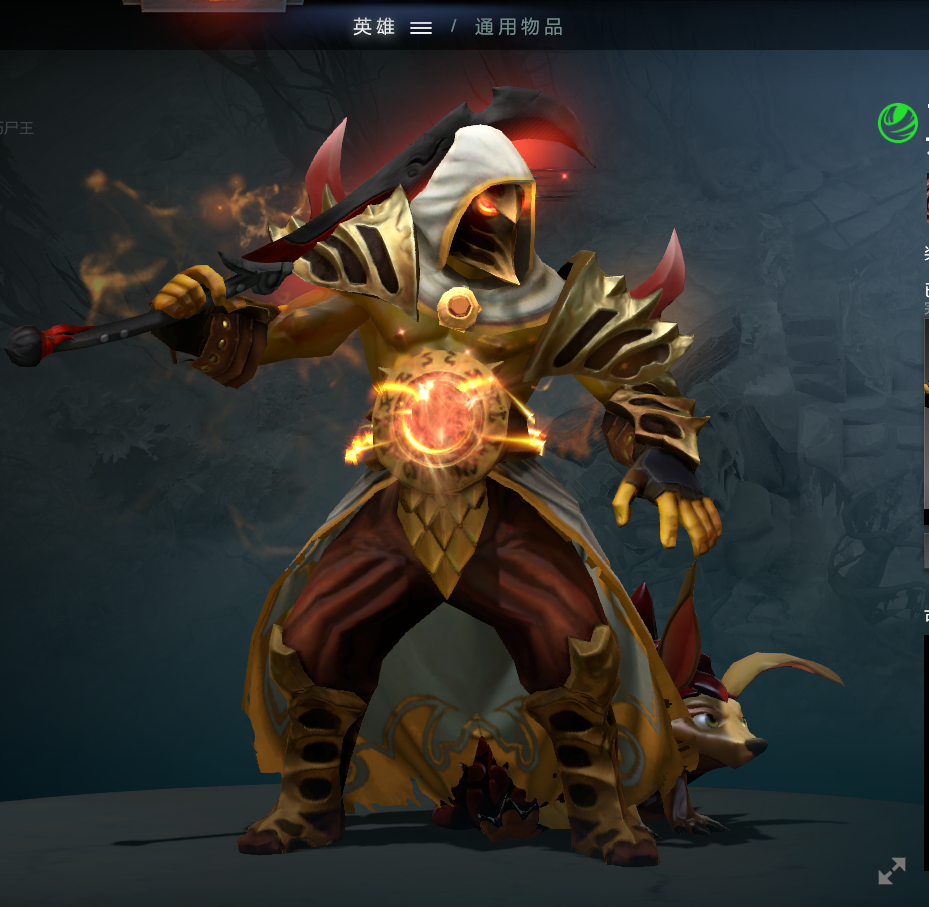Switch to the 通用物品 tab

coord(519,27)
